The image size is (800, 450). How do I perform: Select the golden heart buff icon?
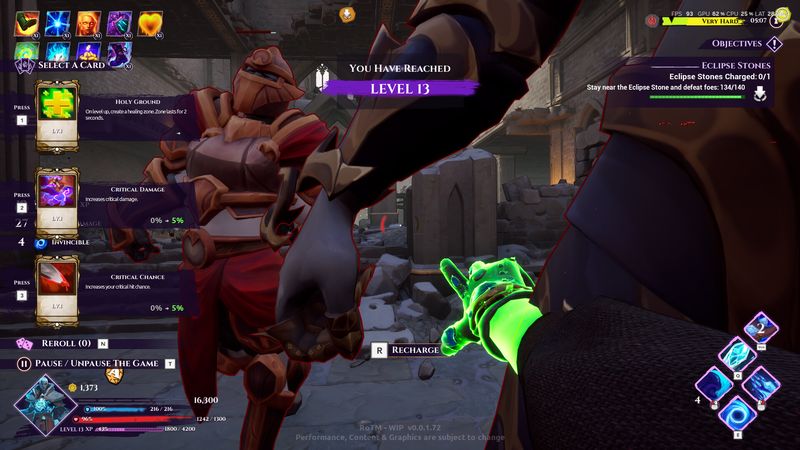tap(149, 21)
